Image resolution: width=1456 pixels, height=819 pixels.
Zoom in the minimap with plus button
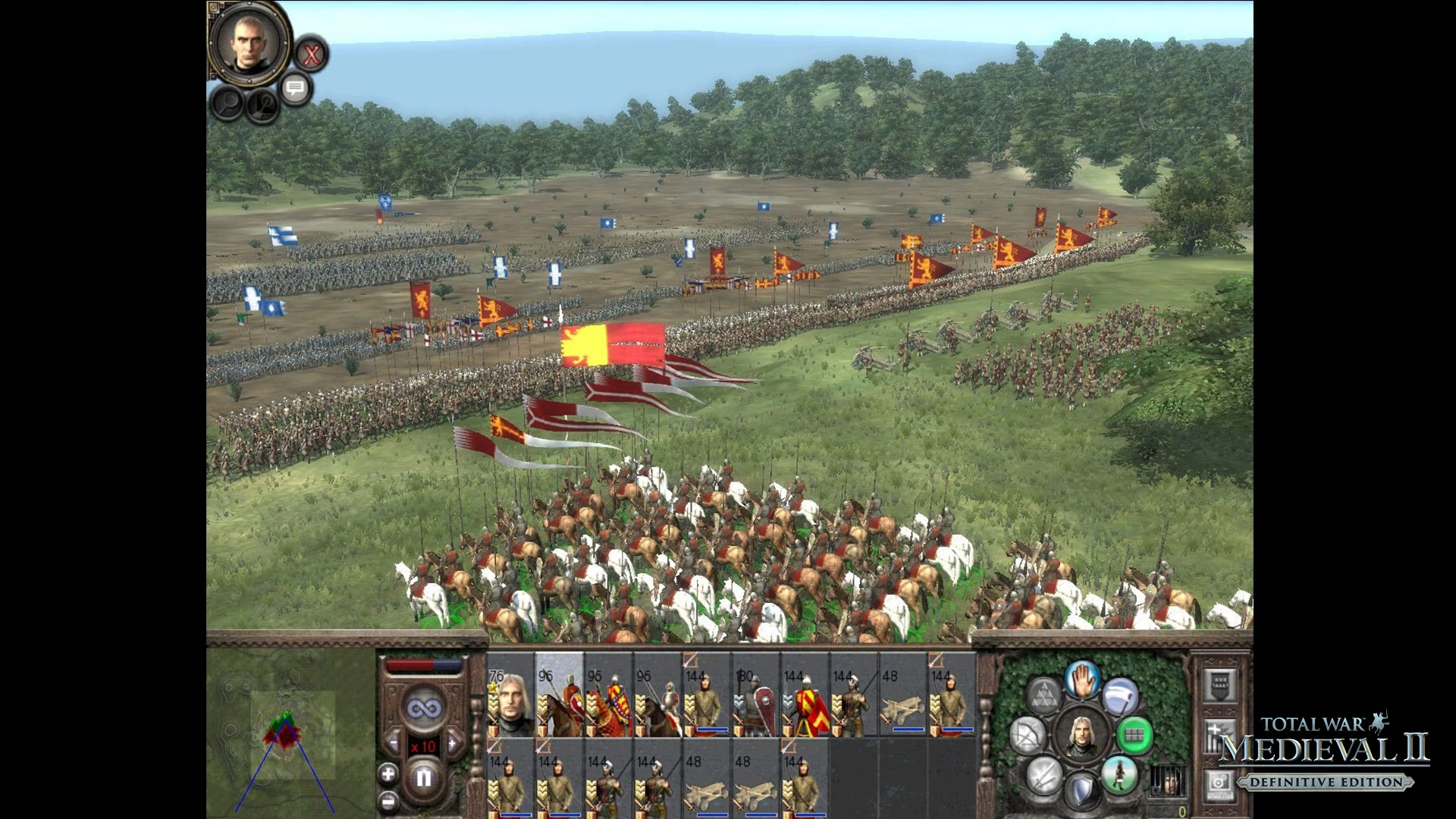pyautogui.click(x=388, y=774)
